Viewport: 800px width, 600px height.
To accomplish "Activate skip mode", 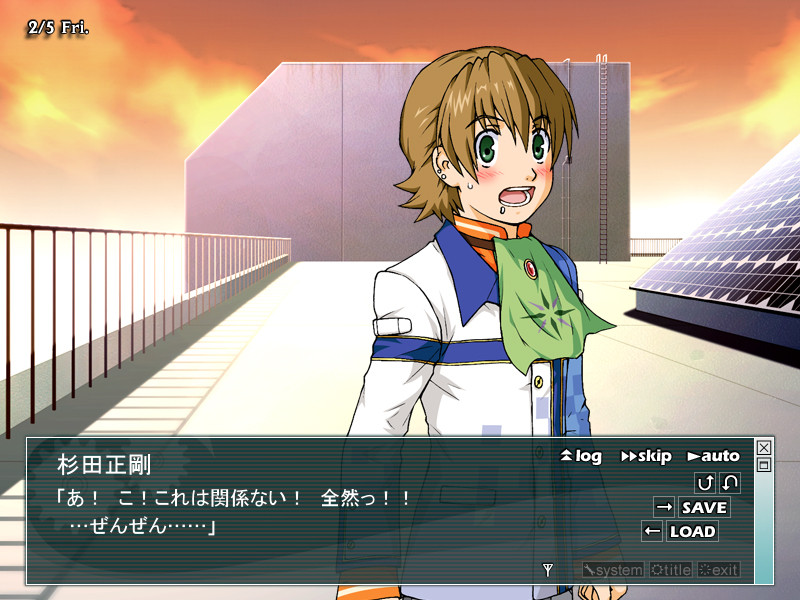I will click(646, 456).
